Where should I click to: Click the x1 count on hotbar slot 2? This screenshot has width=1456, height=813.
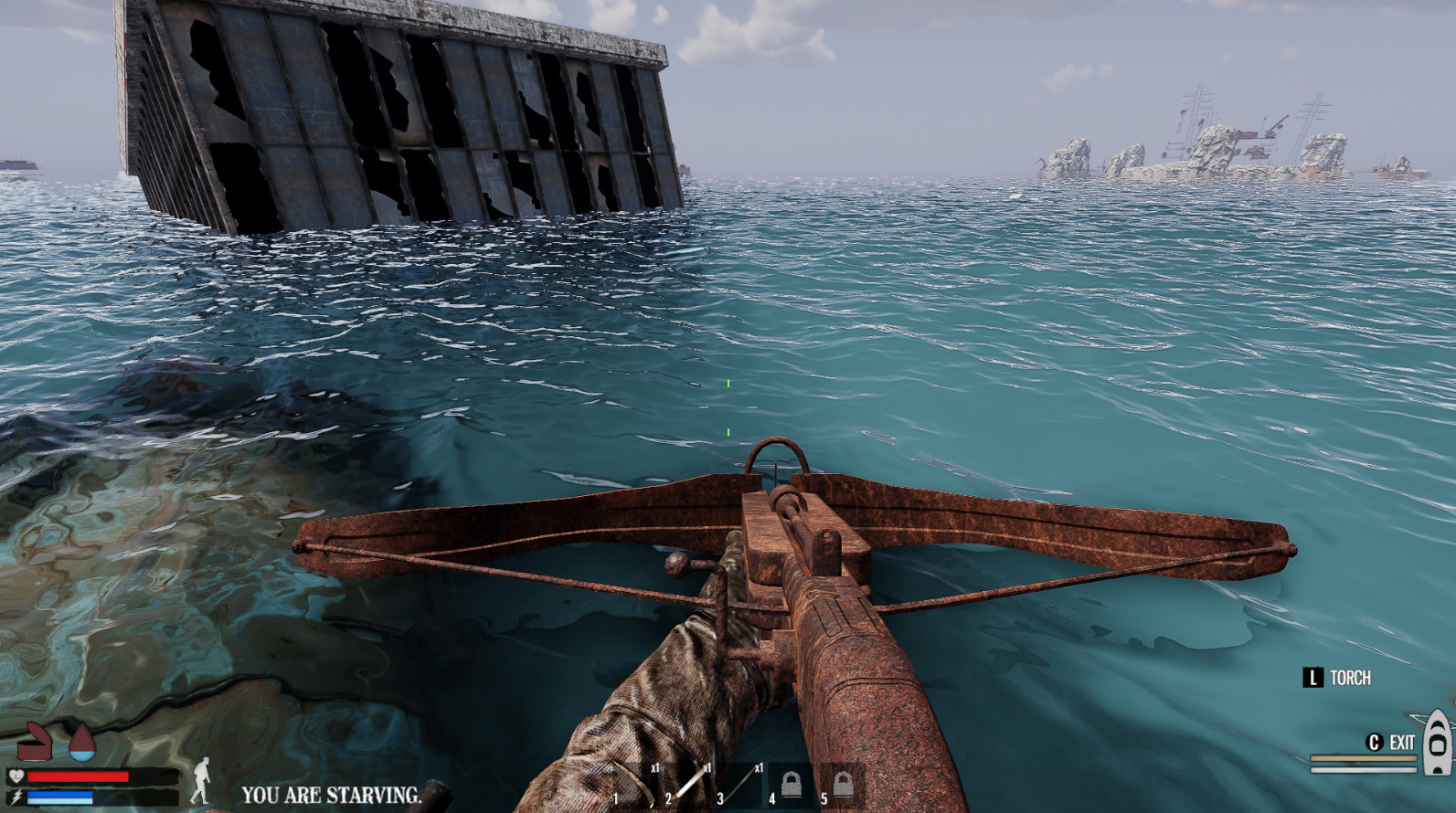(x=707, y=768)
